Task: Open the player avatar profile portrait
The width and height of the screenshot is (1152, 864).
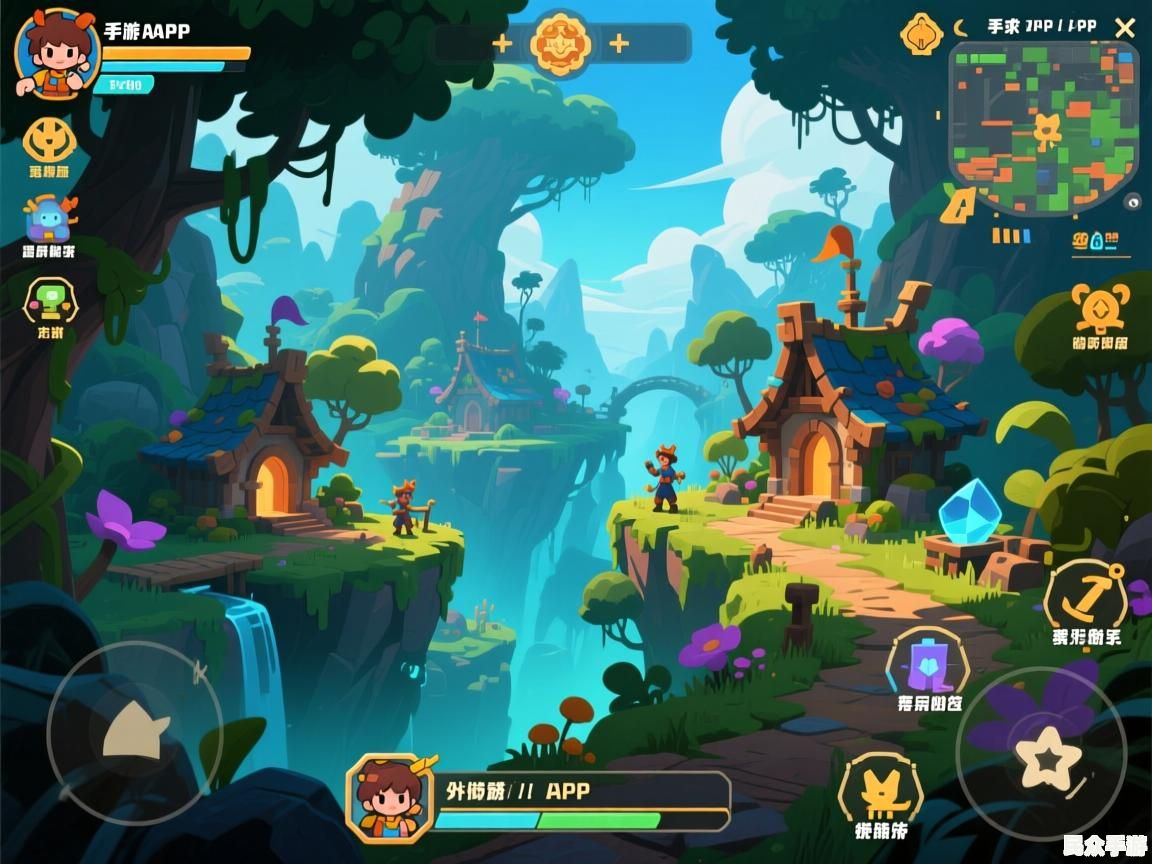Action: pyautogui.click(x=57, y=53)
